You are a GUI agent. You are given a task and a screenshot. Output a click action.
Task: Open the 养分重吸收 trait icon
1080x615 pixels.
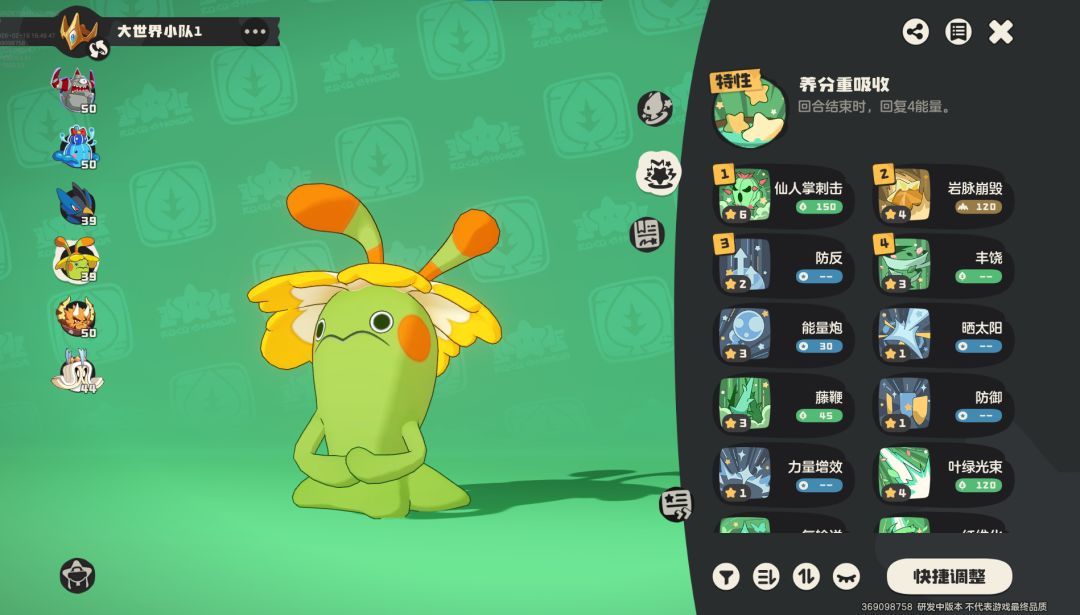749,109
